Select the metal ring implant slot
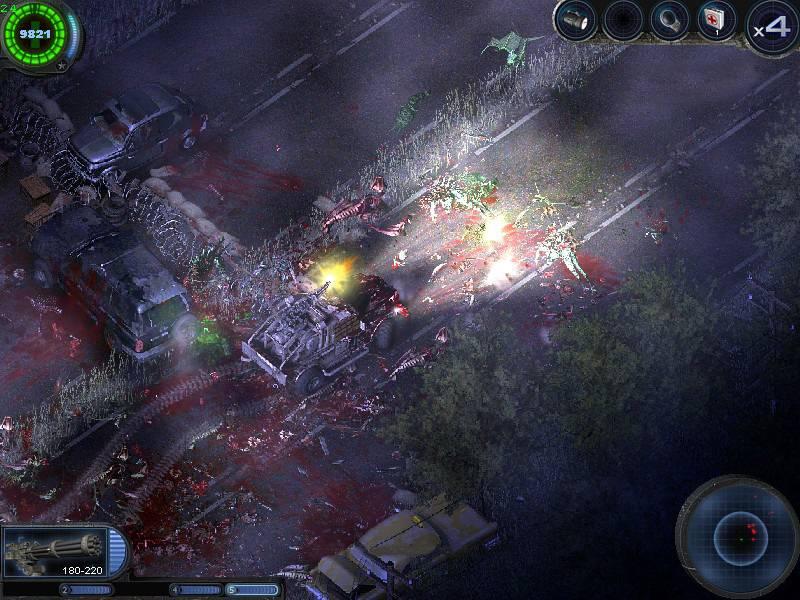Image resolution: width=800 pixels, height=600 pixels. pos(669,20)
